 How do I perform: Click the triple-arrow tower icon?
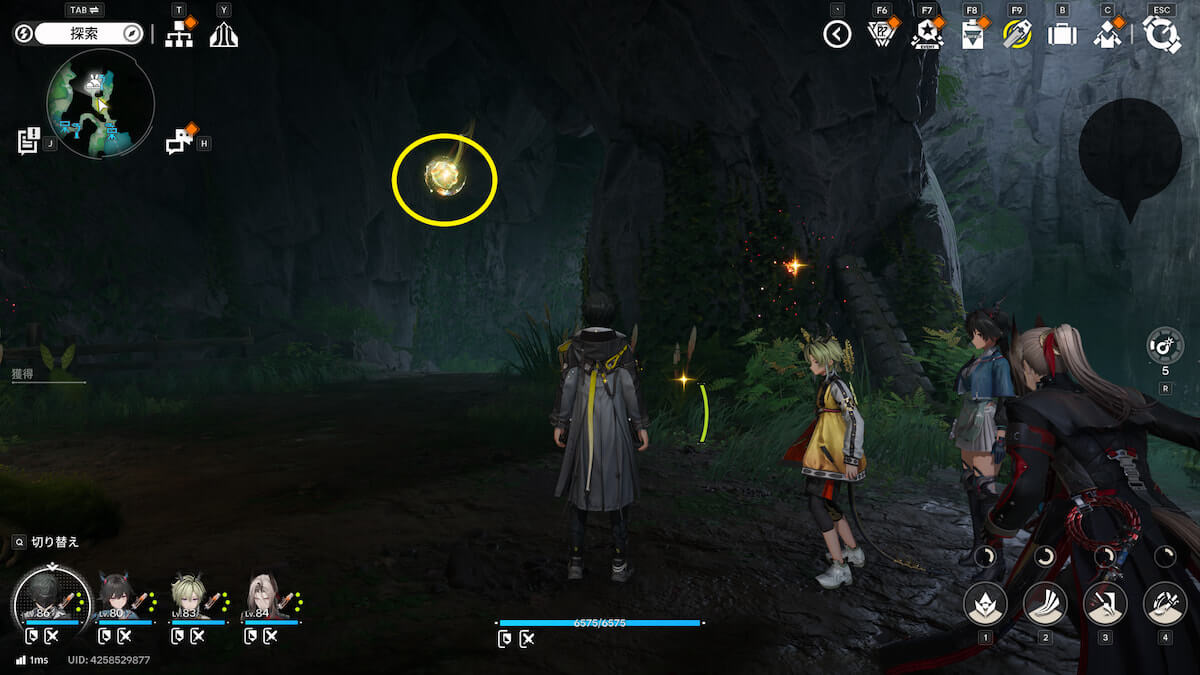(223, 35)
